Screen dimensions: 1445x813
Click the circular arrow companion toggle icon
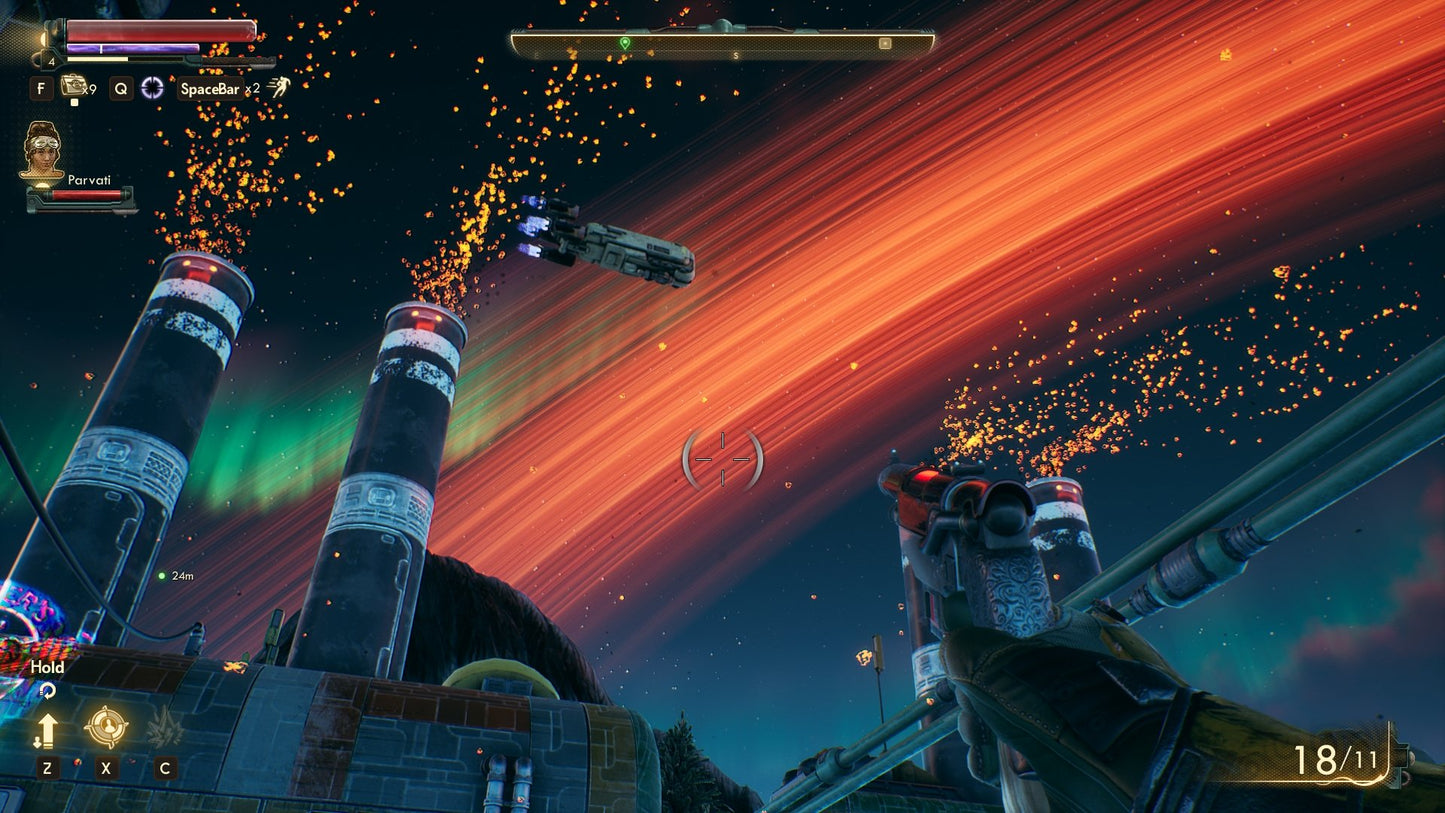tap(46, 691)
